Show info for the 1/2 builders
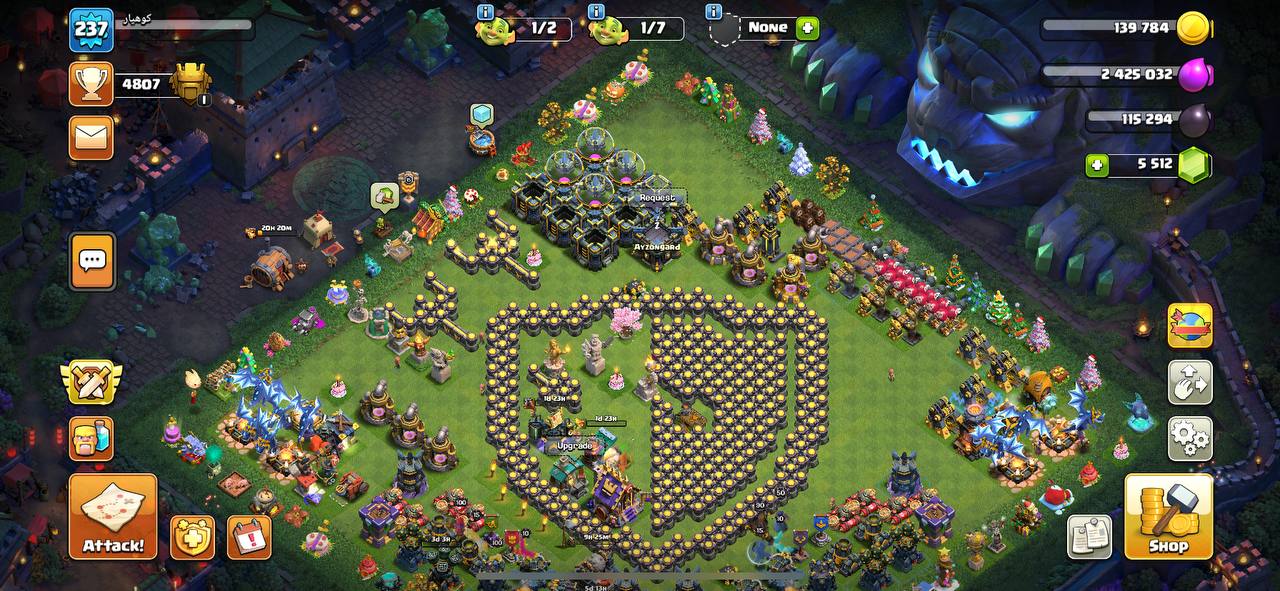 point(486,12)
